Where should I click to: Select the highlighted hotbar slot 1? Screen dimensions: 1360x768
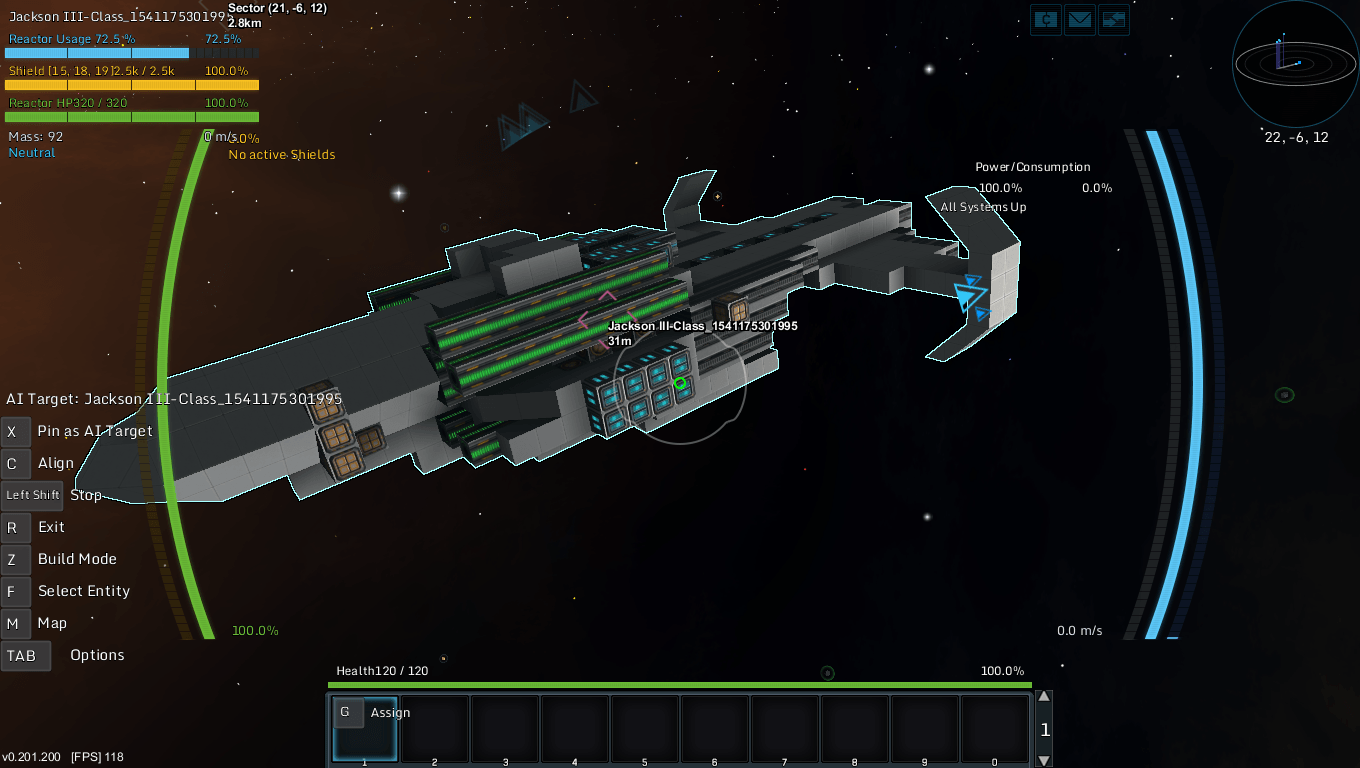365,729
